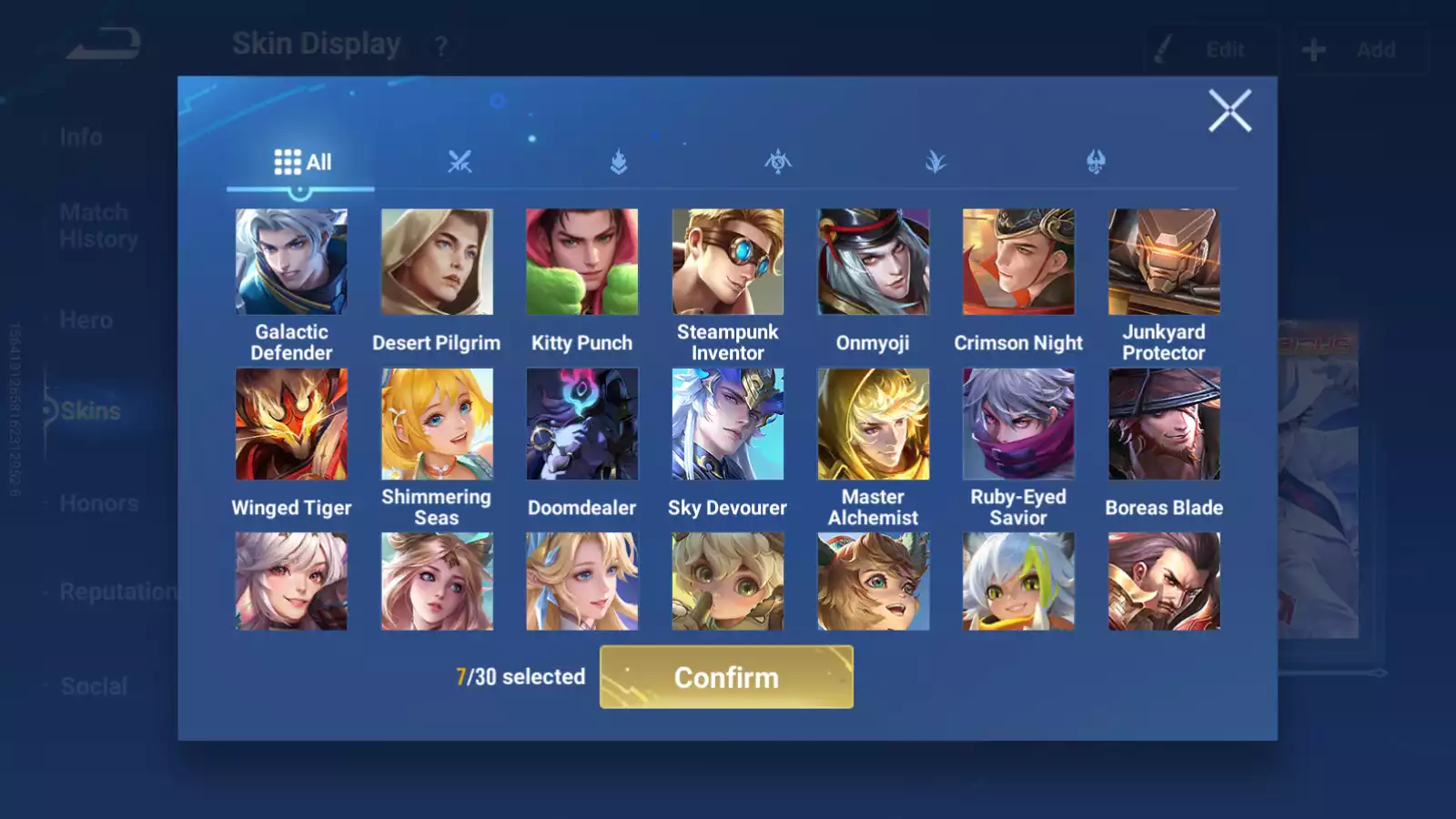
Task: Select the Galactic Defender skin thumbnail
Action: click(291, 261)
